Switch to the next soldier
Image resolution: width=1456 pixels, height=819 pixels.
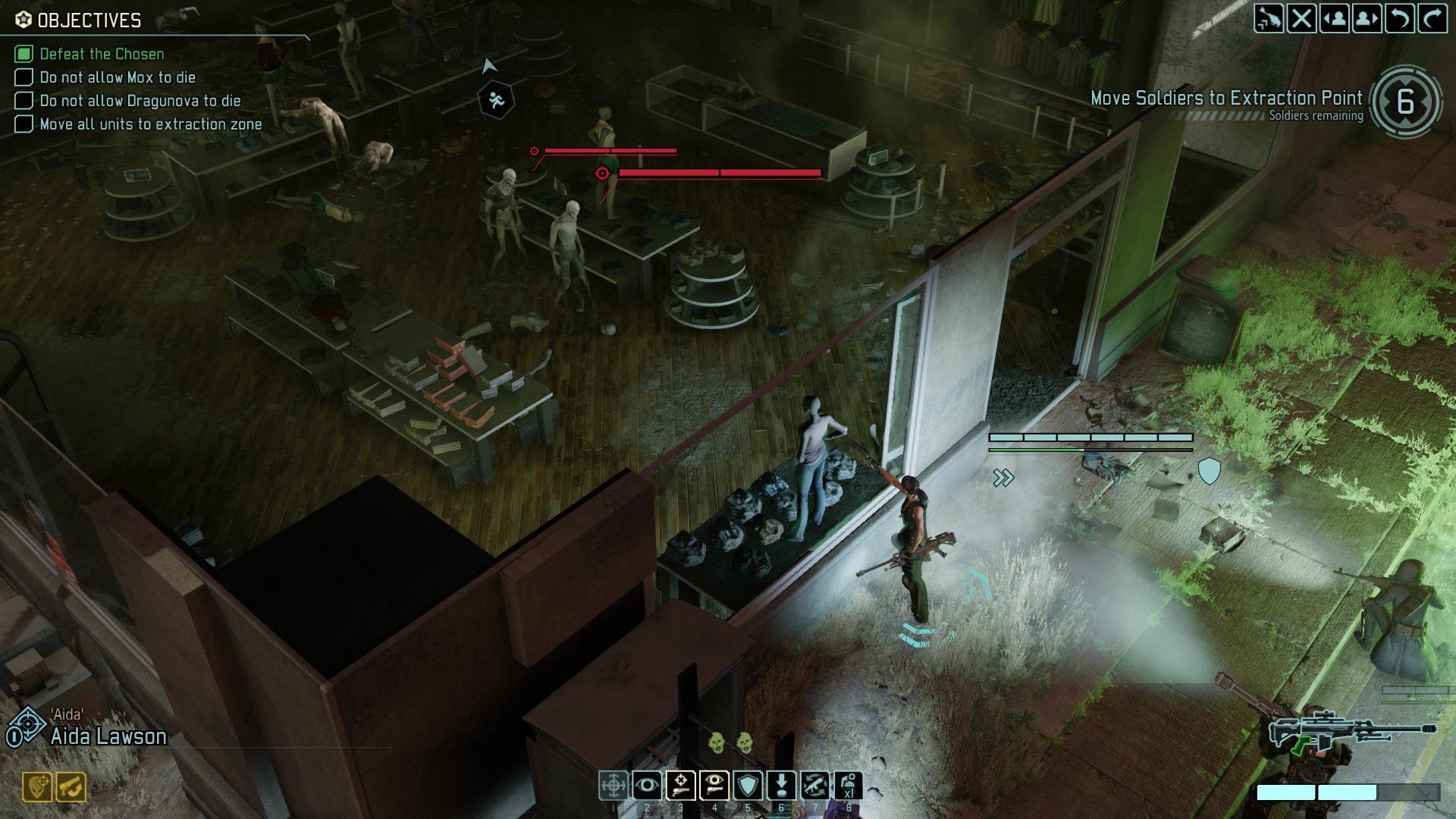(1367, 18)
